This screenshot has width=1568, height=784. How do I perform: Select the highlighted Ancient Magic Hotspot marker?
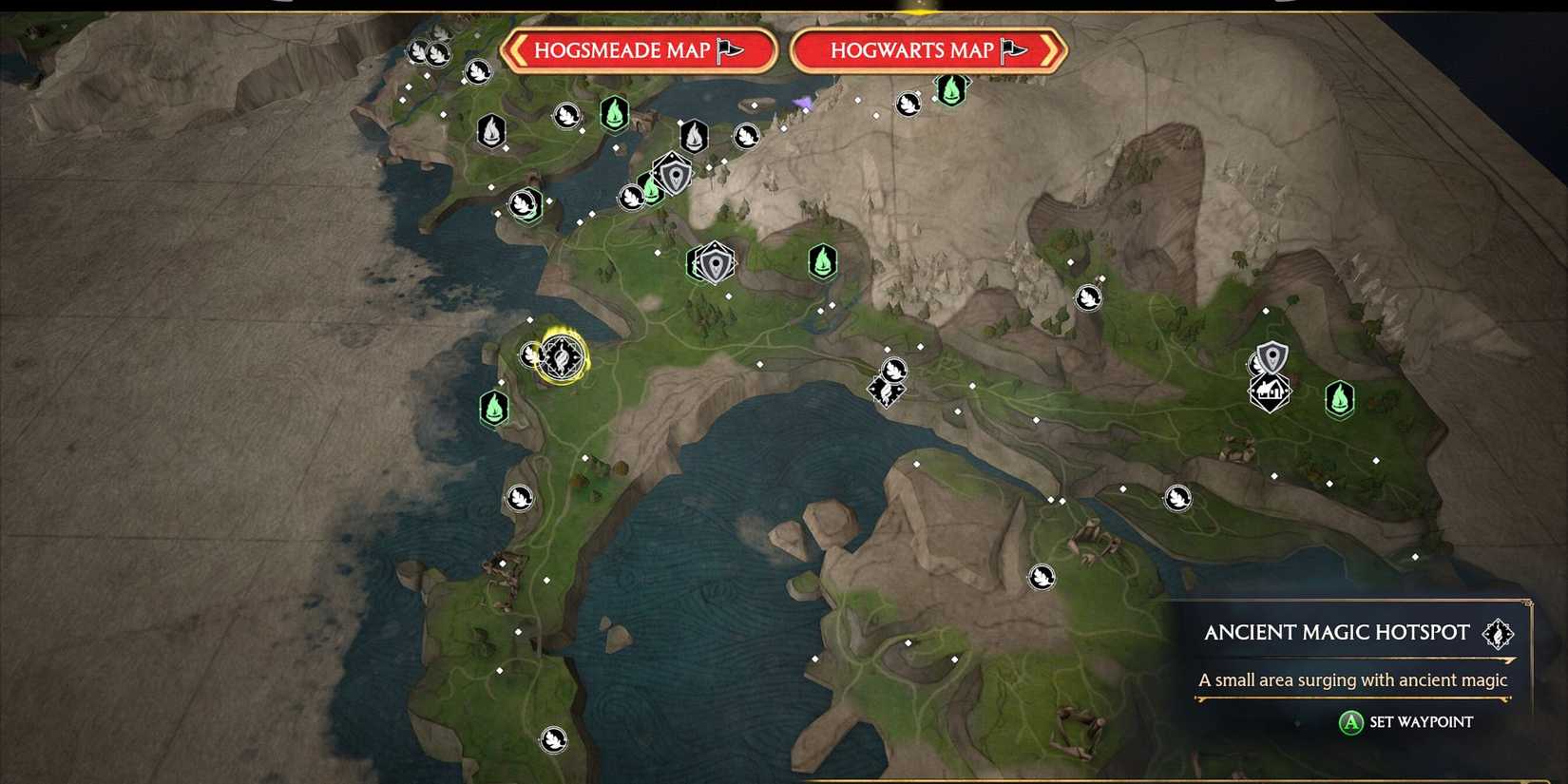pos(561,358)
